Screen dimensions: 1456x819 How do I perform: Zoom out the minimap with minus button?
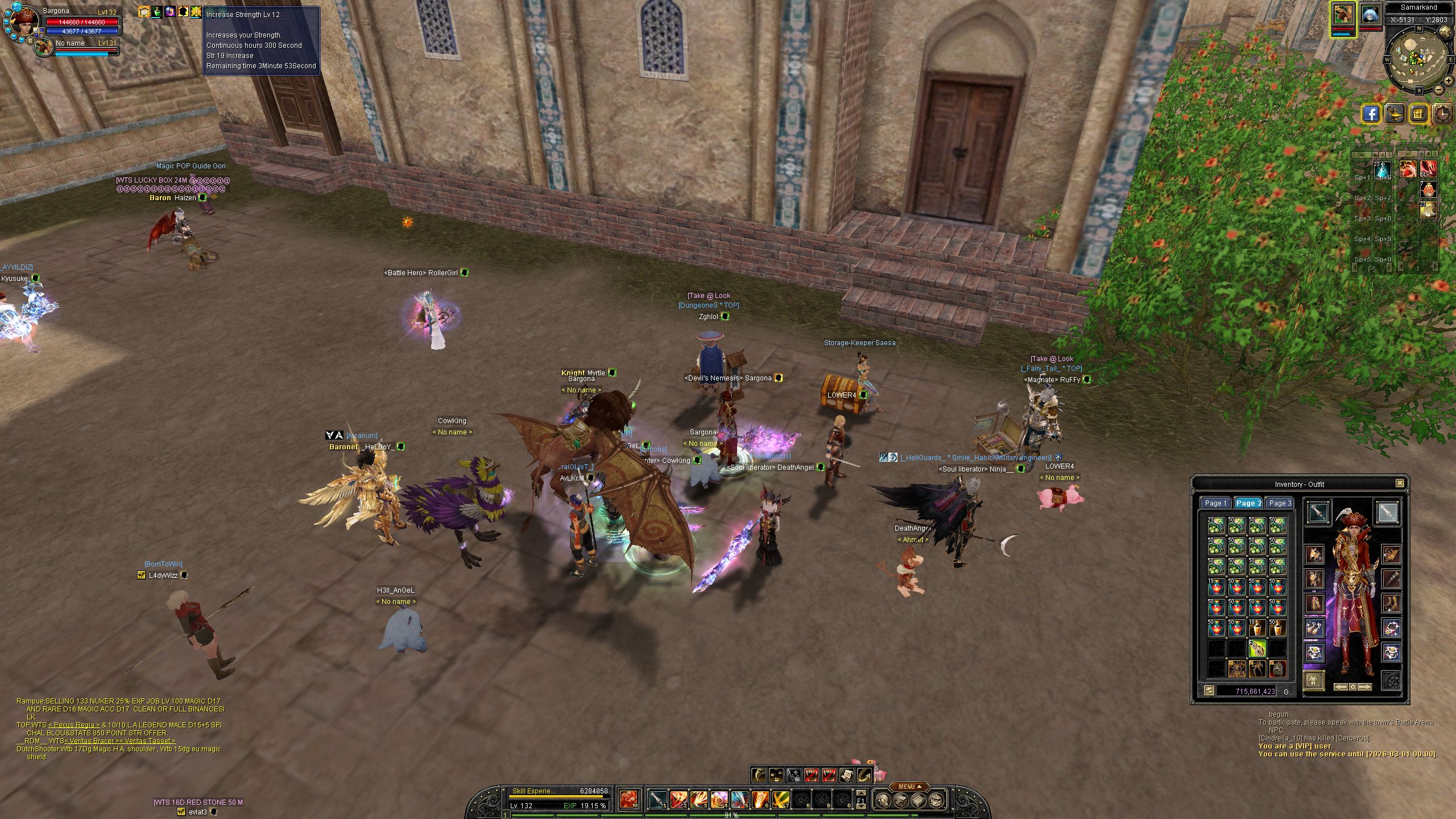[1439, 89]
